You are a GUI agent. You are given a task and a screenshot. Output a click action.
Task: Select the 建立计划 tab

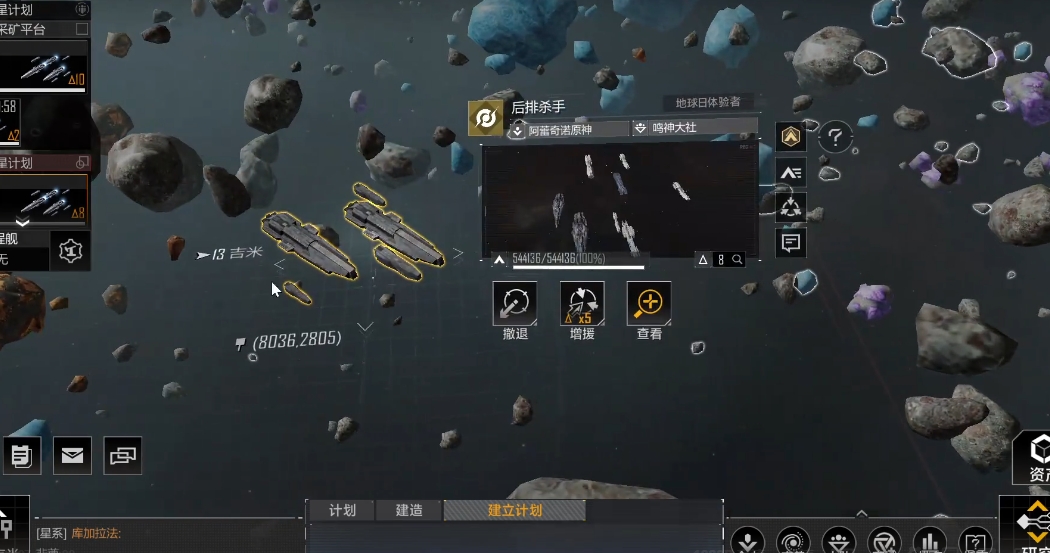click(515, 510)
